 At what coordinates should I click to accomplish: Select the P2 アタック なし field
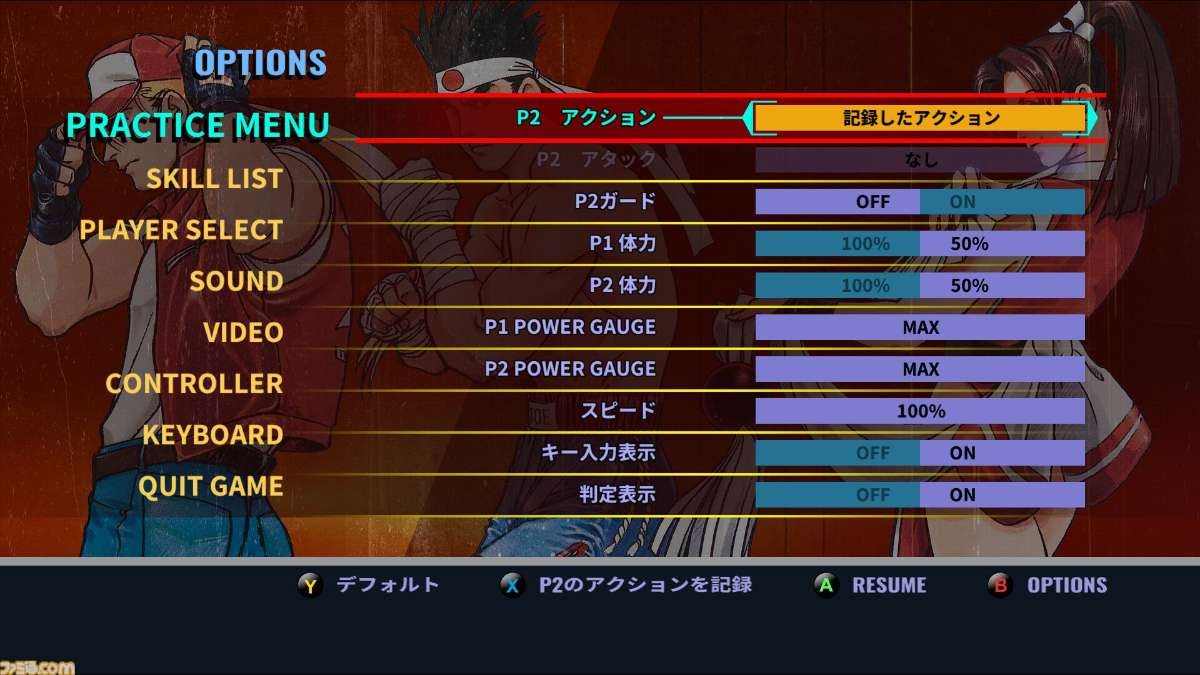pyautogui.click(x=920, y=159)
